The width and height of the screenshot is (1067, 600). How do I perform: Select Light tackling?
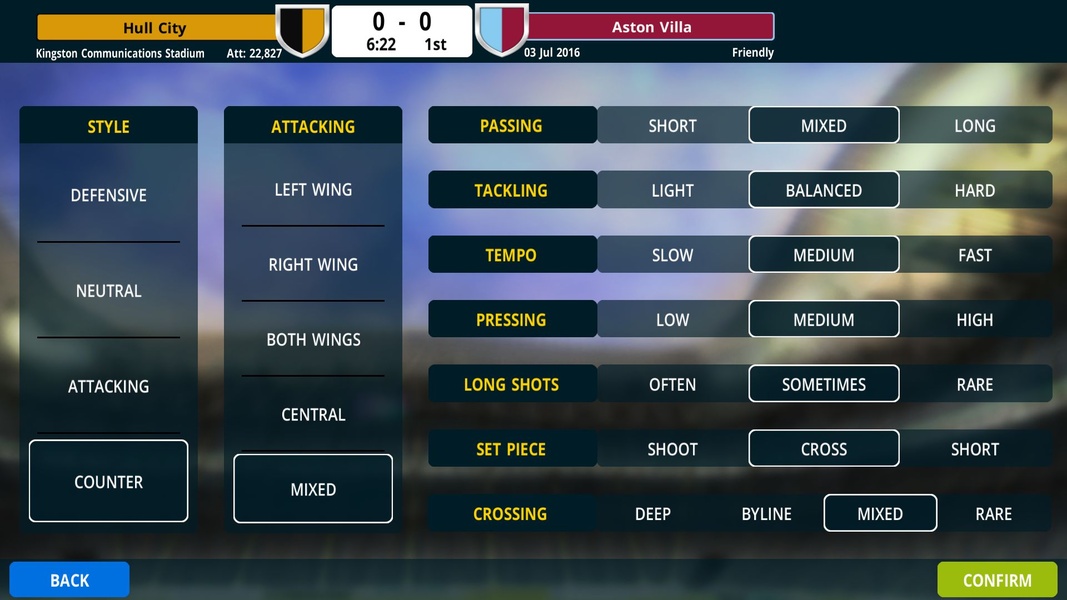click(x=672, y=190)
